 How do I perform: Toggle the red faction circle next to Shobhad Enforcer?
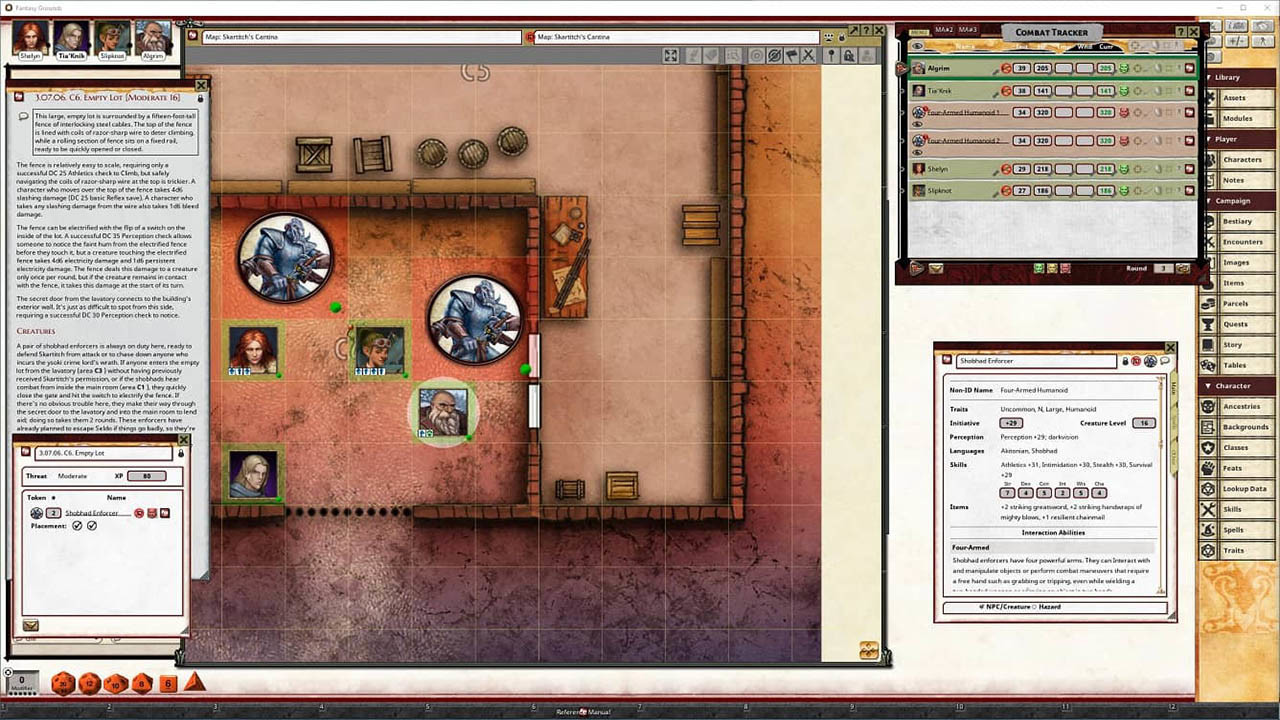pyautogui.click(x=138, y=513)
